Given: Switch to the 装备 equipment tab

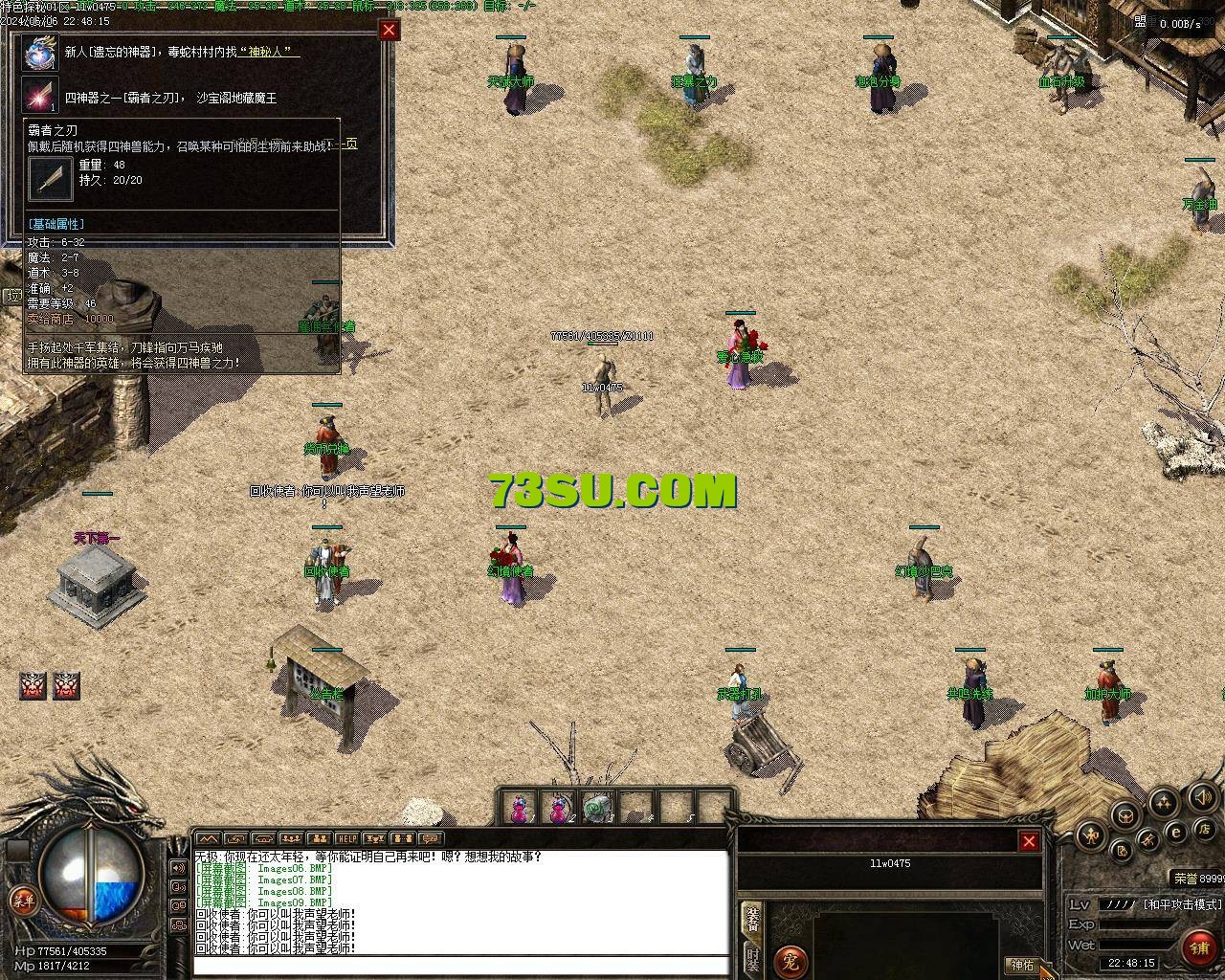Looking at the screenshot, I should pos(753,919).
